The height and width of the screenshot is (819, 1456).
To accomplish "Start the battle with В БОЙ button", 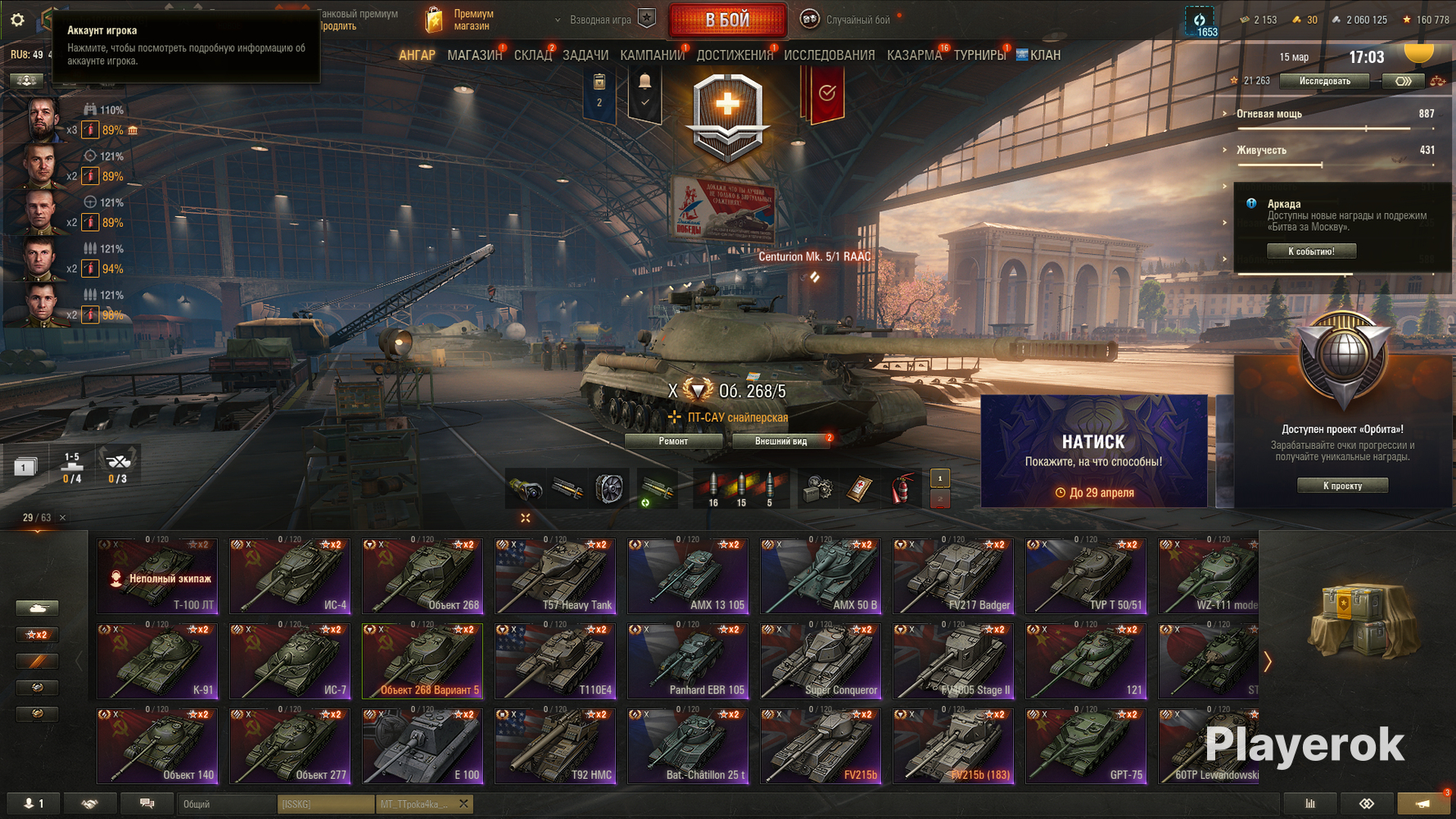I will (727, 20).
